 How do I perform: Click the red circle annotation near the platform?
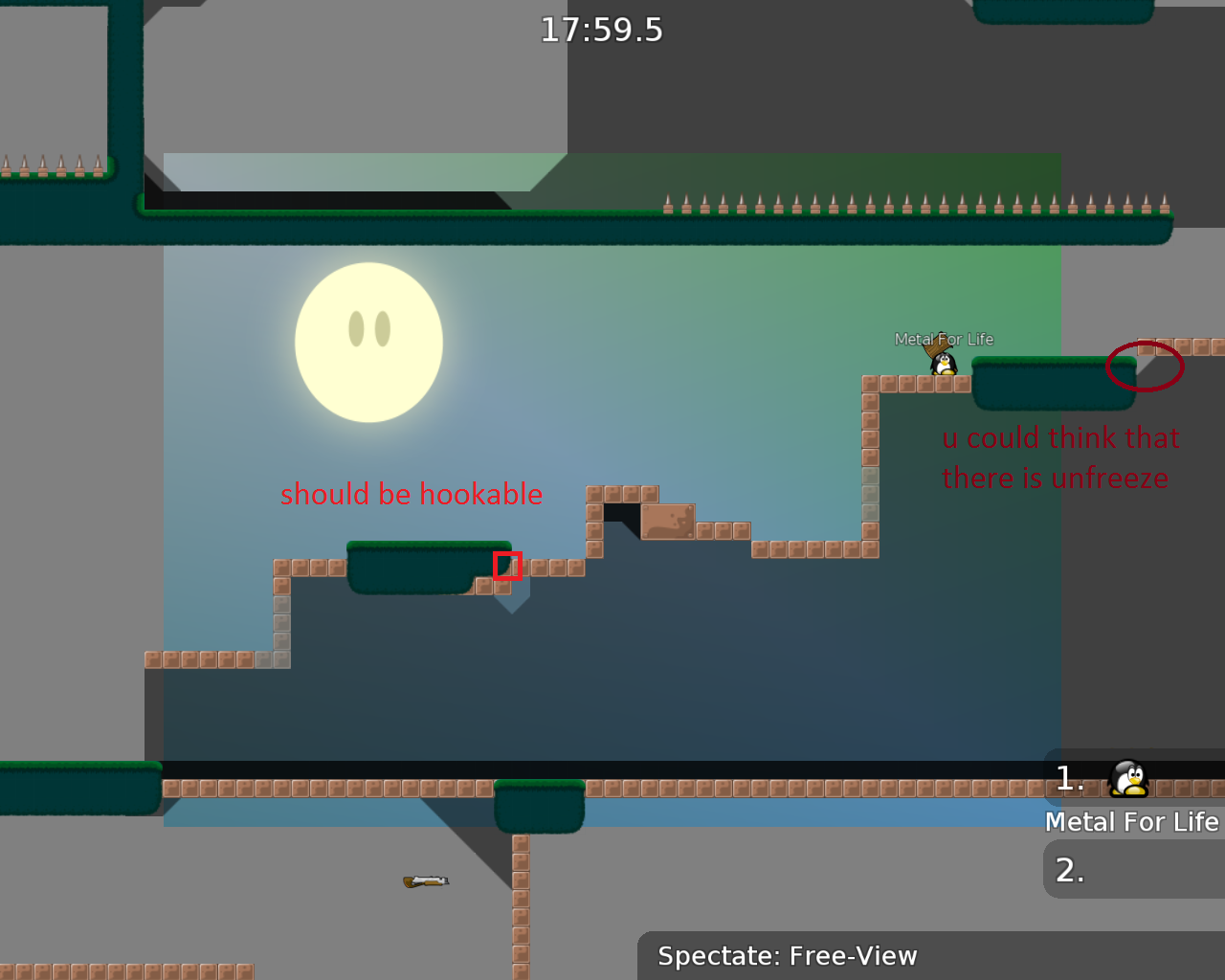click(x=1145, y=365)
